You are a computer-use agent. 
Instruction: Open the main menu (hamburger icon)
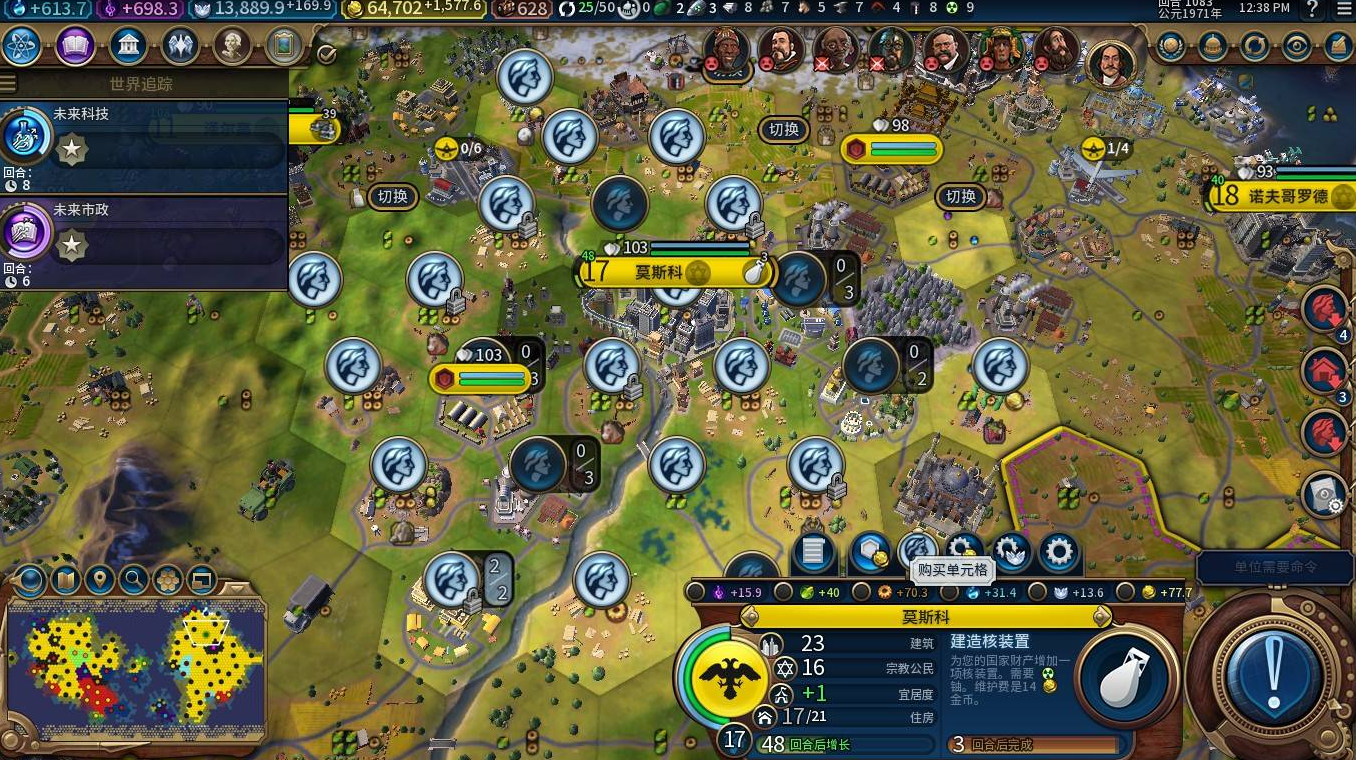point(1343,9)
